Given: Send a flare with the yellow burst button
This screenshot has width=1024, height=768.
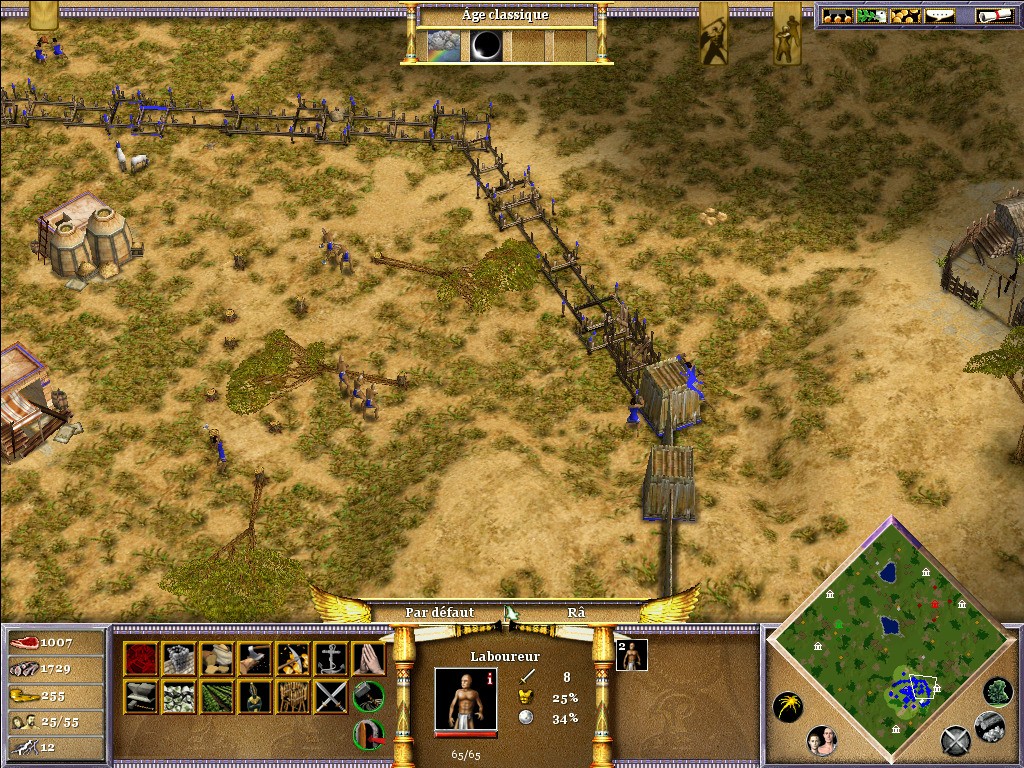Looking at the screenshot, I should pos(788,708).
